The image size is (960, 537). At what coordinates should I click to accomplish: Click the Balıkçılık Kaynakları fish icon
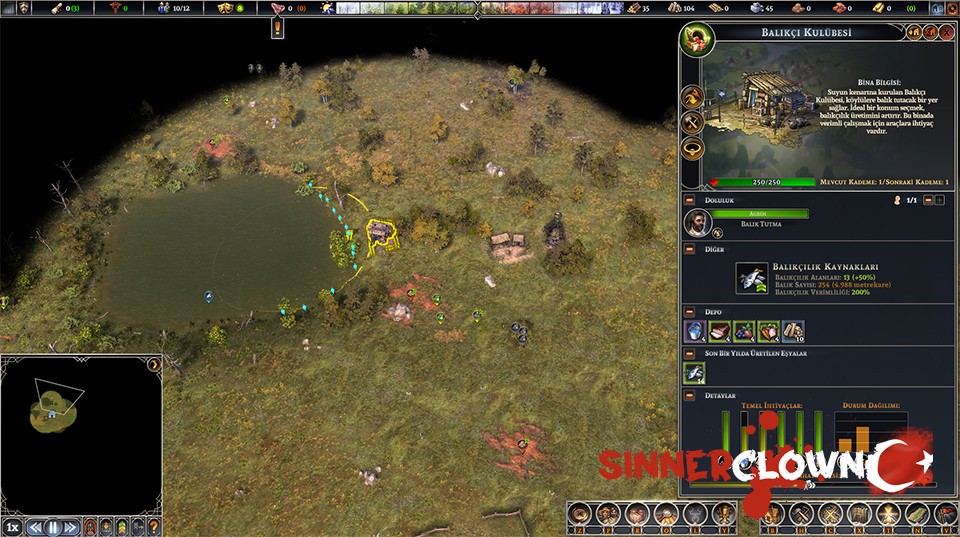[x=750, y=278]
